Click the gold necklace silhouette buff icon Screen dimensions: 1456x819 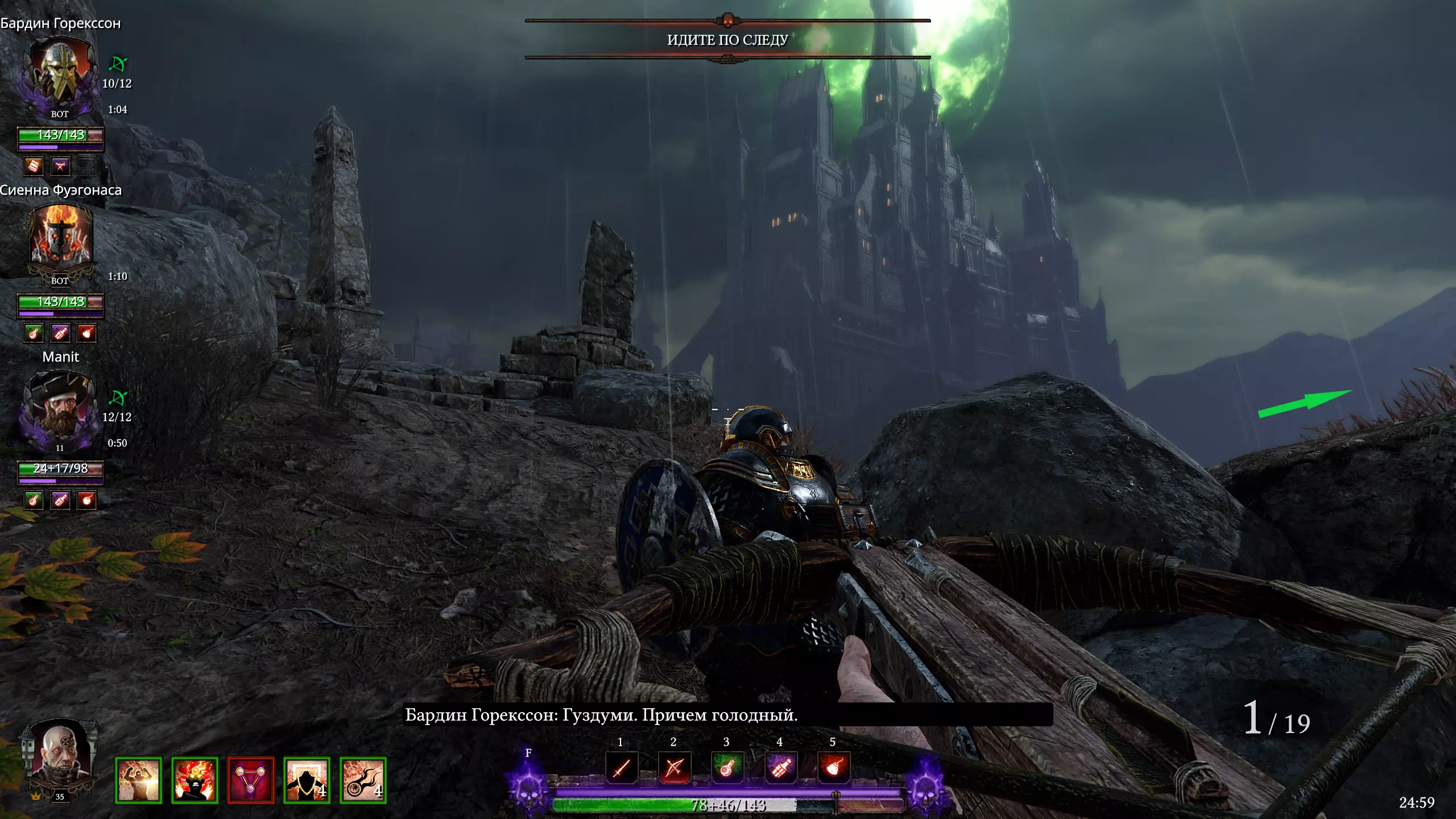[x=307, y=780]
